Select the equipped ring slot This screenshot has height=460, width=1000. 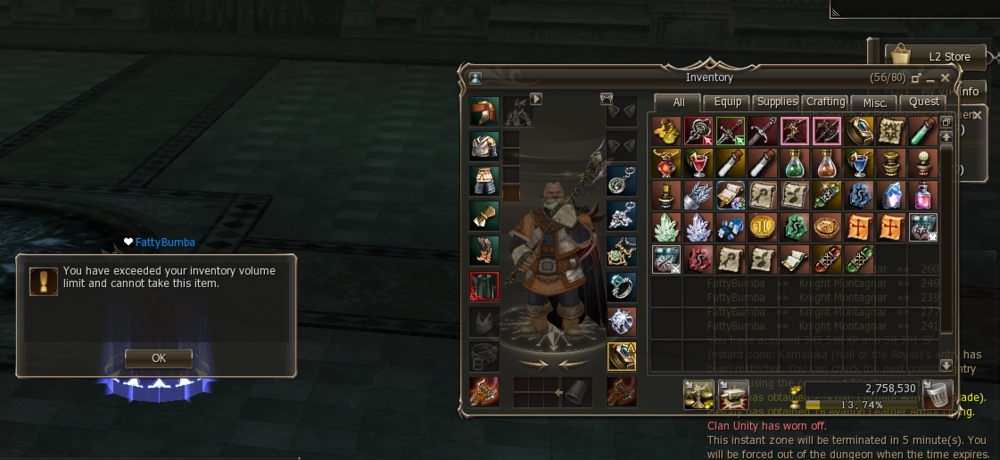621,286
